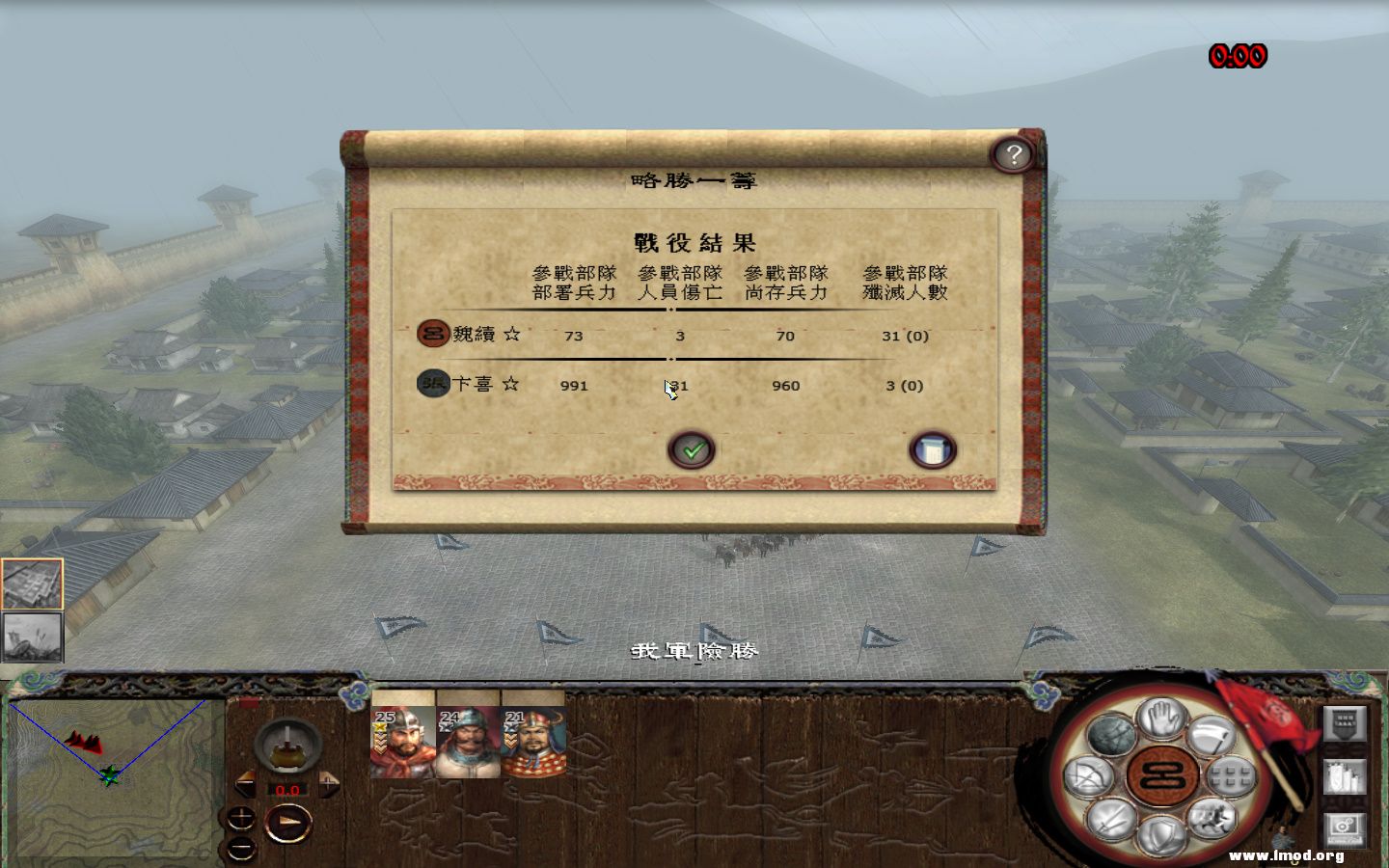Confirm battle results with green checkmark
The height and width of the screenshot is (868, 1389).
[691, 448]
